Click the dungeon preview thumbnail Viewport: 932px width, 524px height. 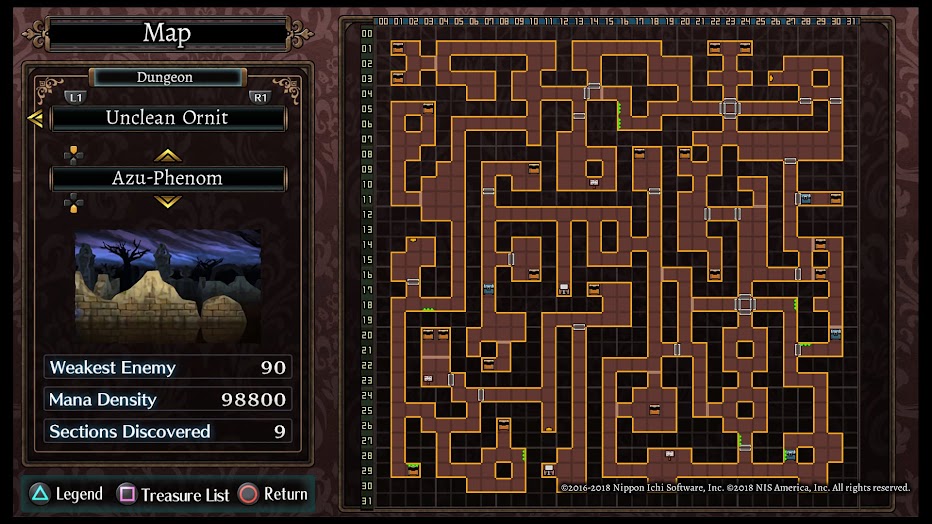[x=168, y=287]
